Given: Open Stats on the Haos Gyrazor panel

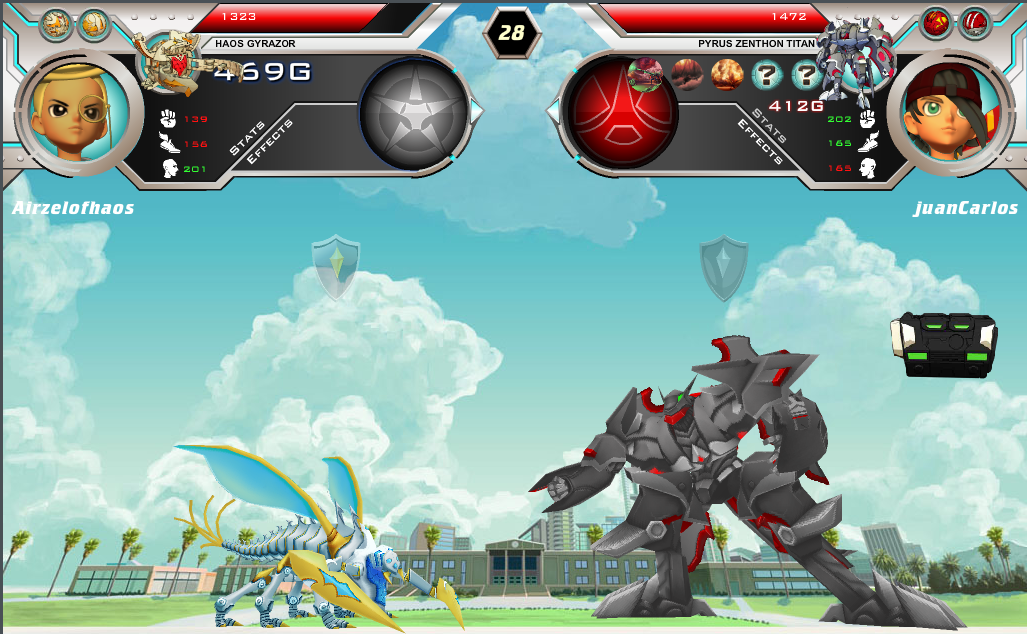Looking at the screenshot, I should pyautogui.click(x=248, y=137).
